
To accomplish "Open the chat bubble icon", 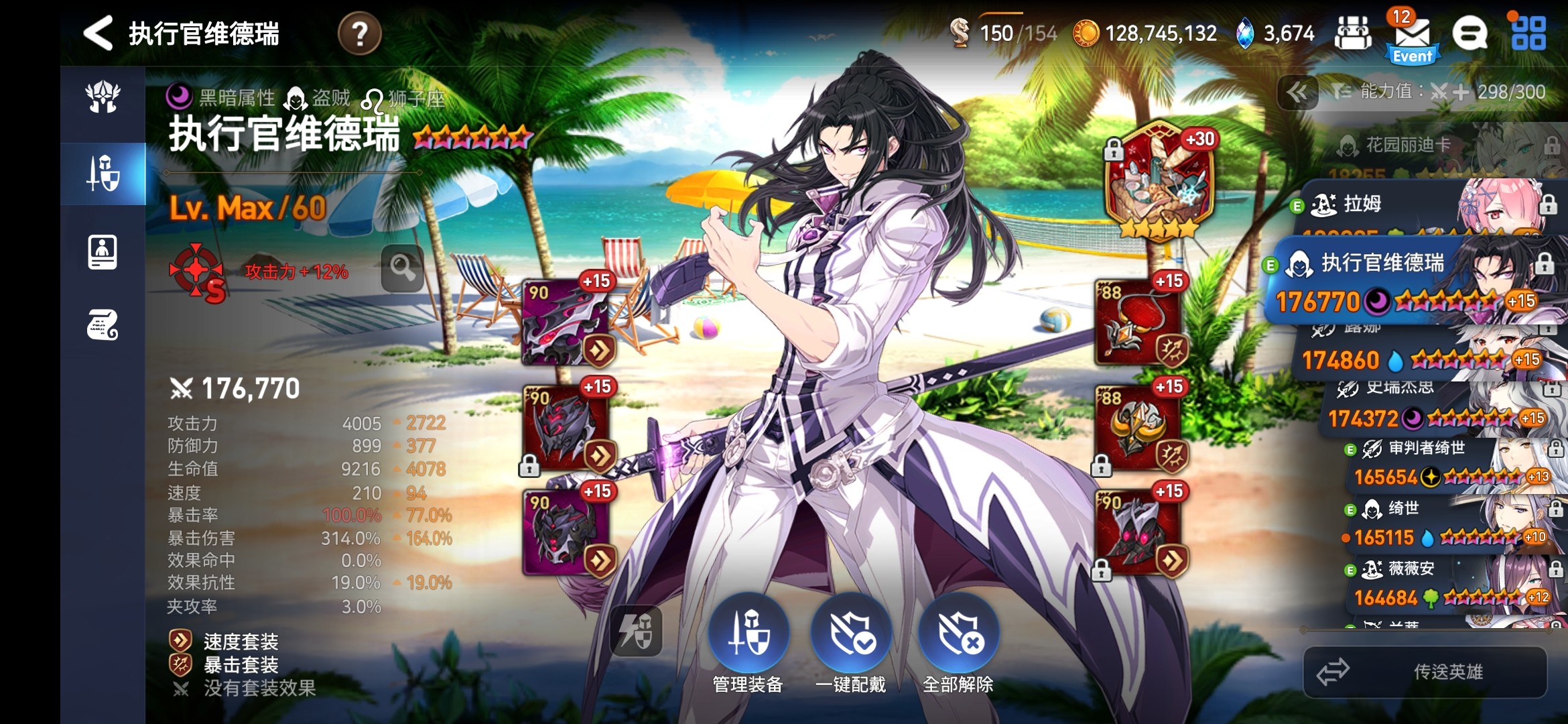I will tap(1469, 34).
